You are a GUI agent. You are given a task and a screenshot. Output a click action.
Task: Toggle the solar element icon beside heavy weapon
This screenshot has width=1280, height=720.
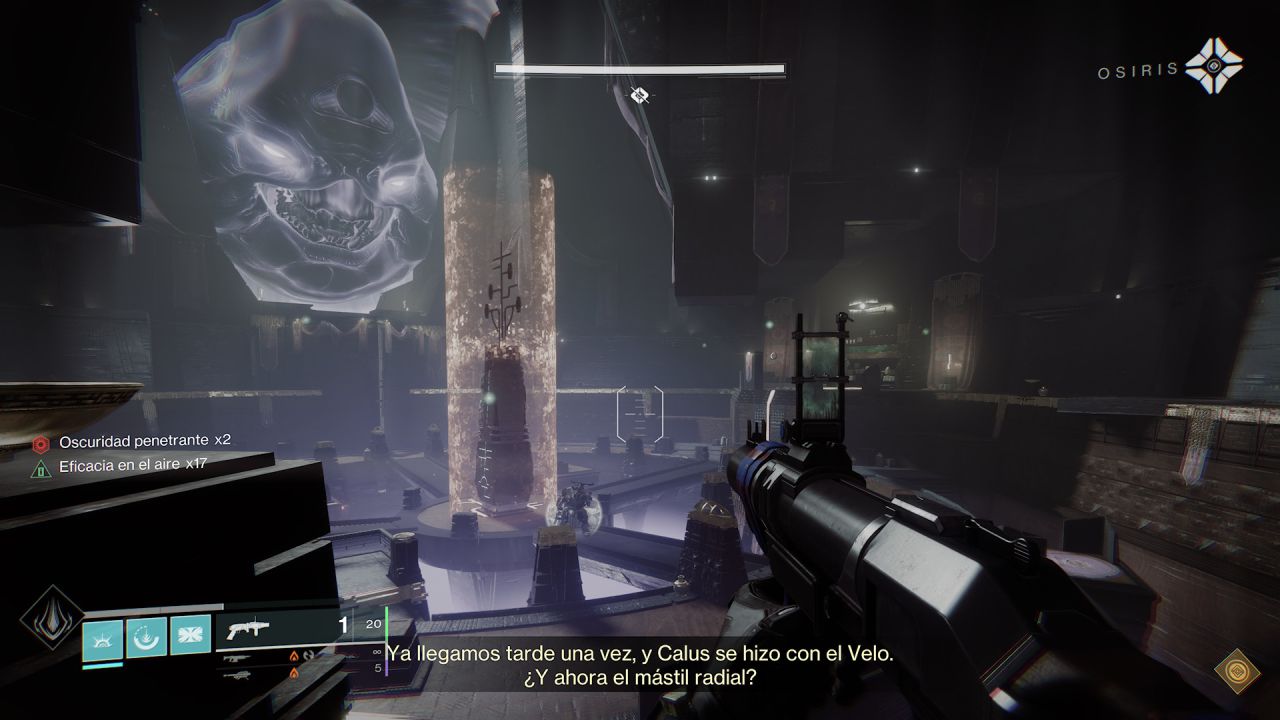click(294, 672)
